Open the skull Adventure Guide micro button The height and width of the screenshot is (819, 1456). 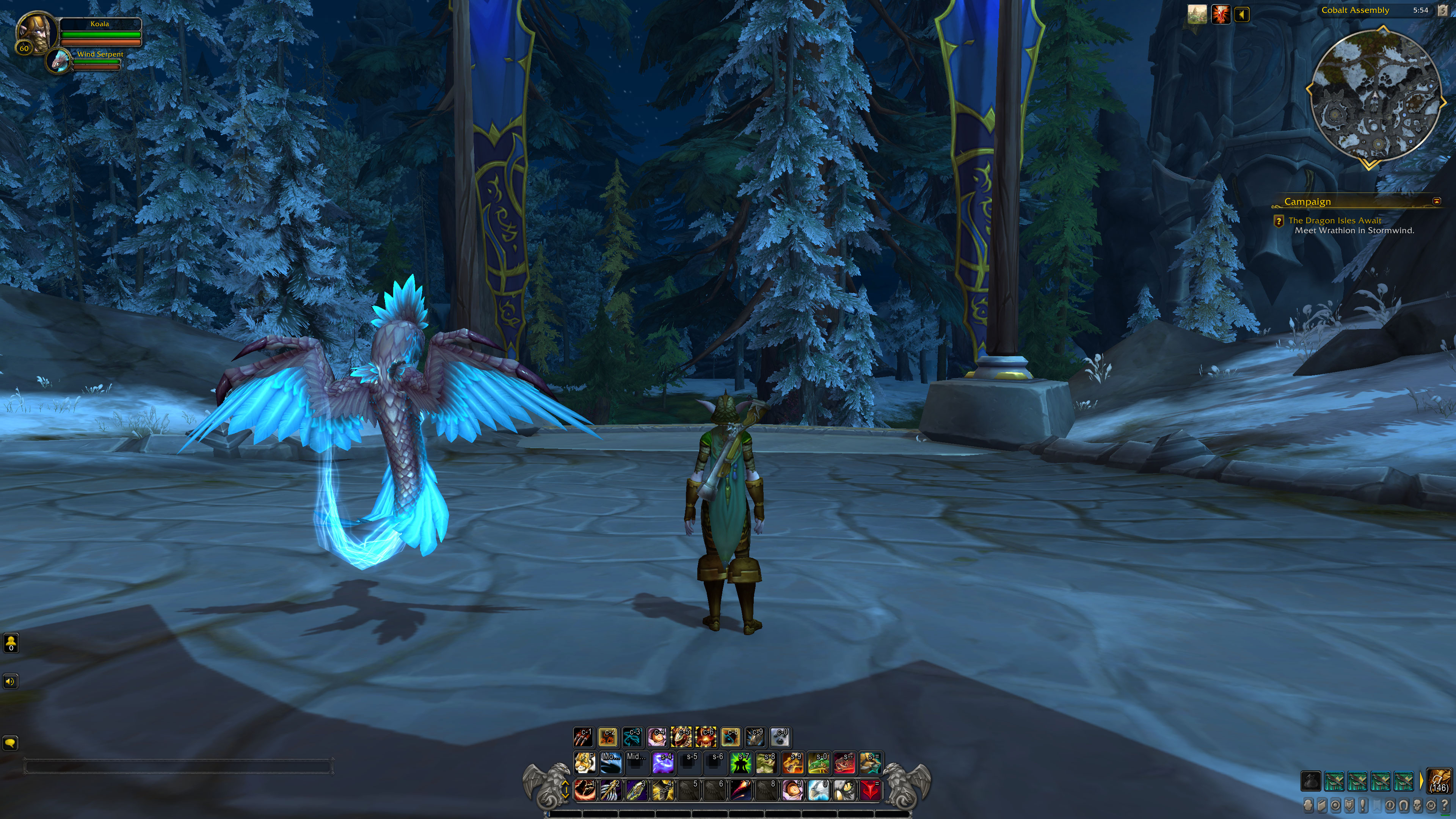click(x=1418, y=805)
